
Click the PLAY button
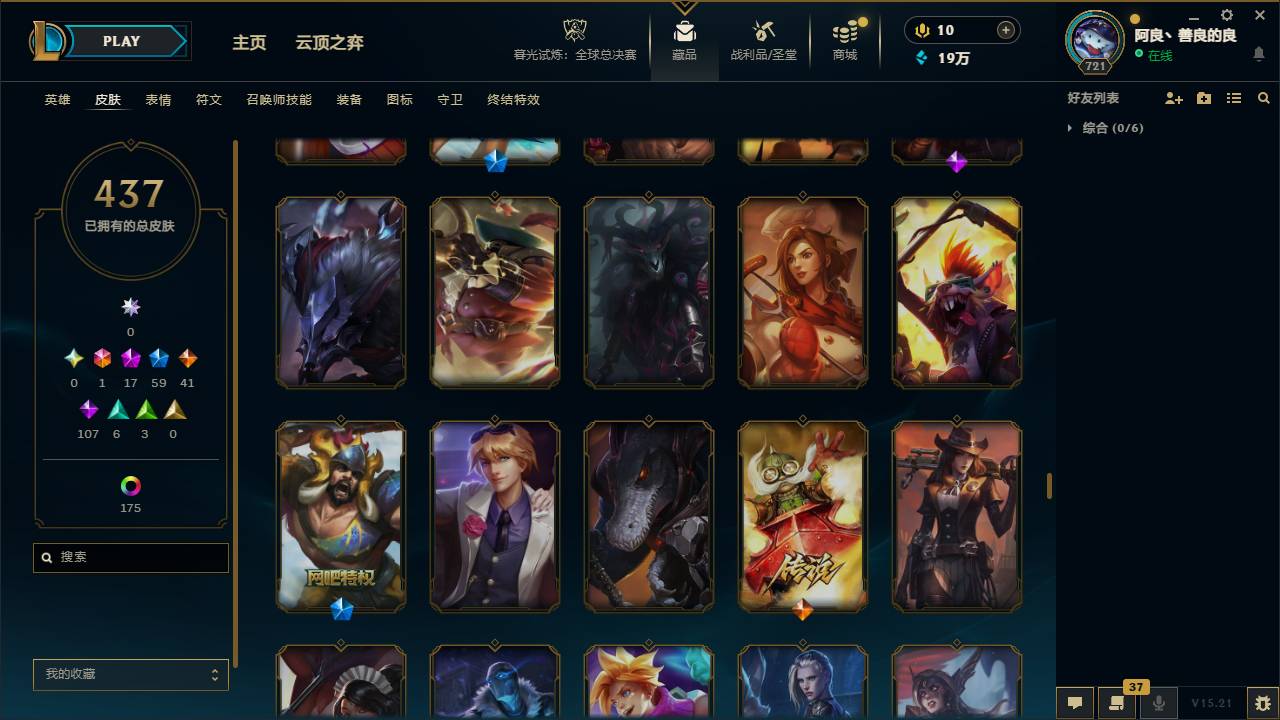click(x=120, y=41)
